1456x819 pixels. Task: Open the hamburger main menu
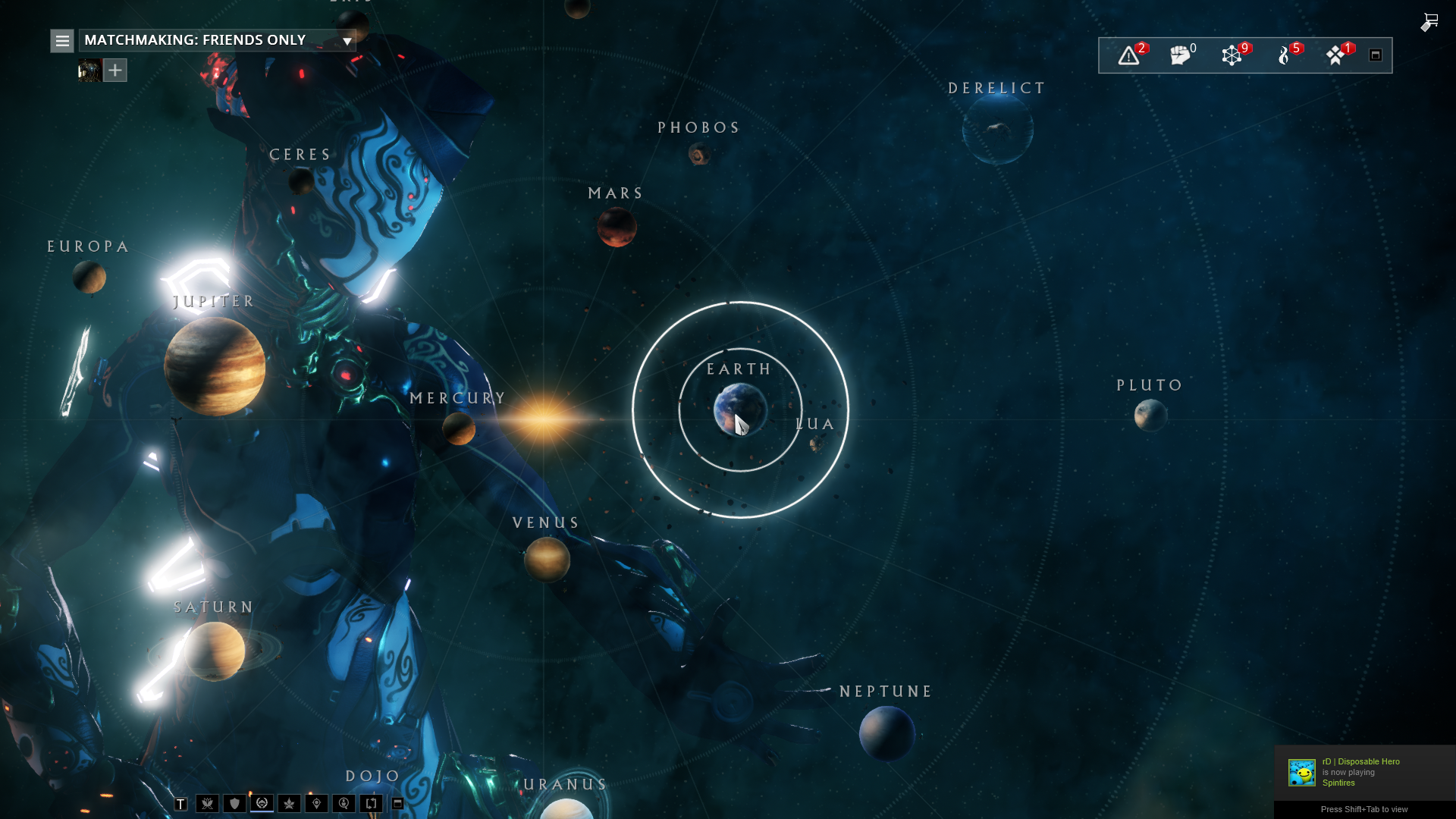(x=62, y=41)
